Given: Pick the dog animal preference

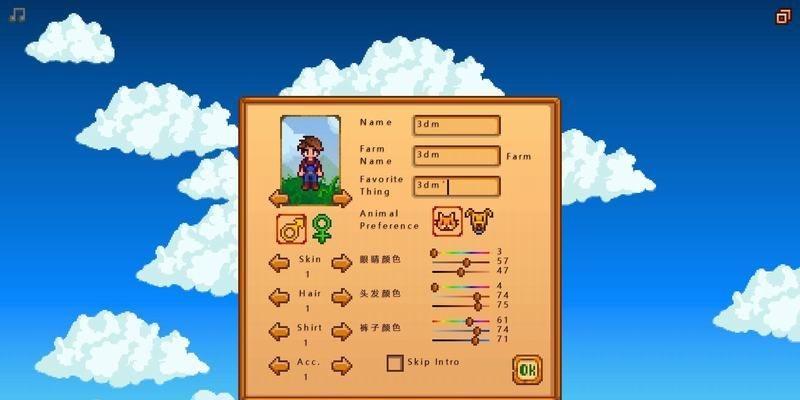Looking at the screenshot, I should pyautogui.click(x=480, y=221).
